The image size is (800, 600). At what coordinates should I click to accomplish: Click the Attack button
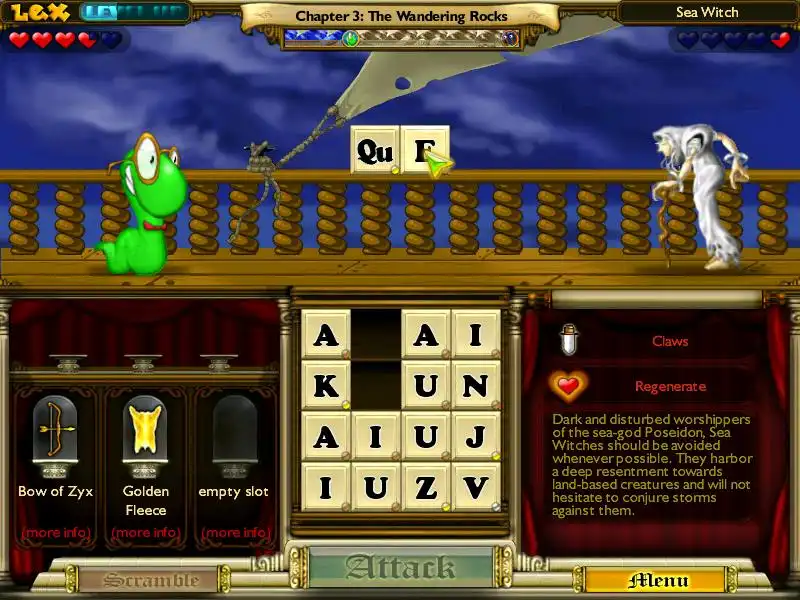400,568
